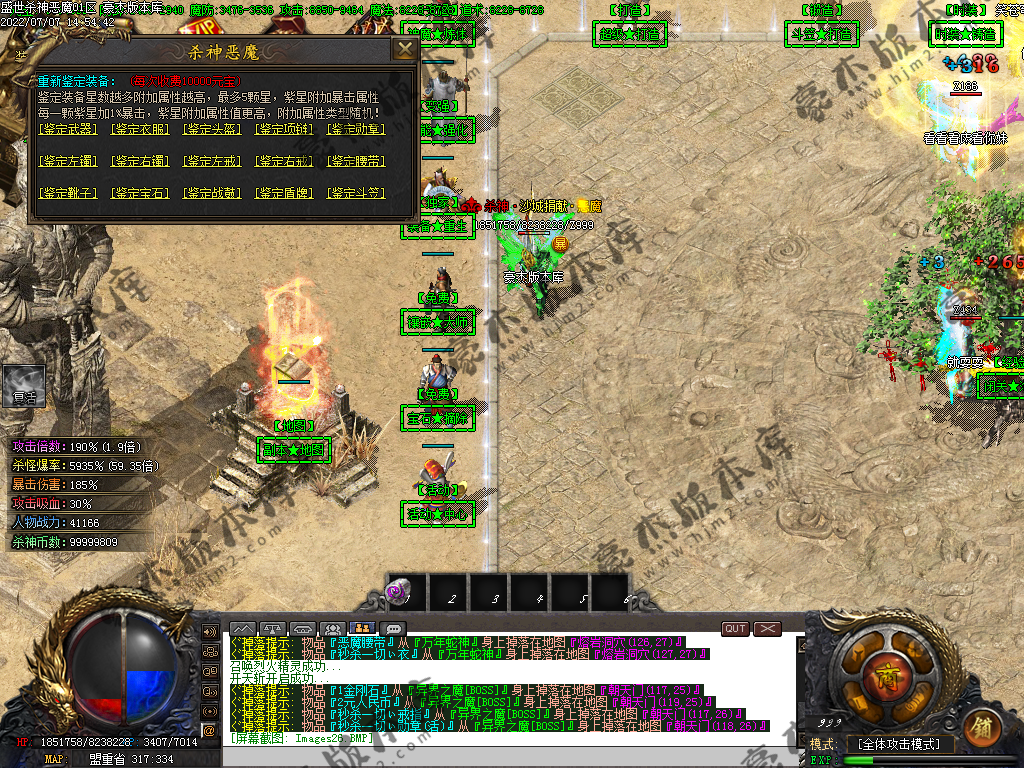
Task: Click the round 铺 button
Action: coord(982,725)
